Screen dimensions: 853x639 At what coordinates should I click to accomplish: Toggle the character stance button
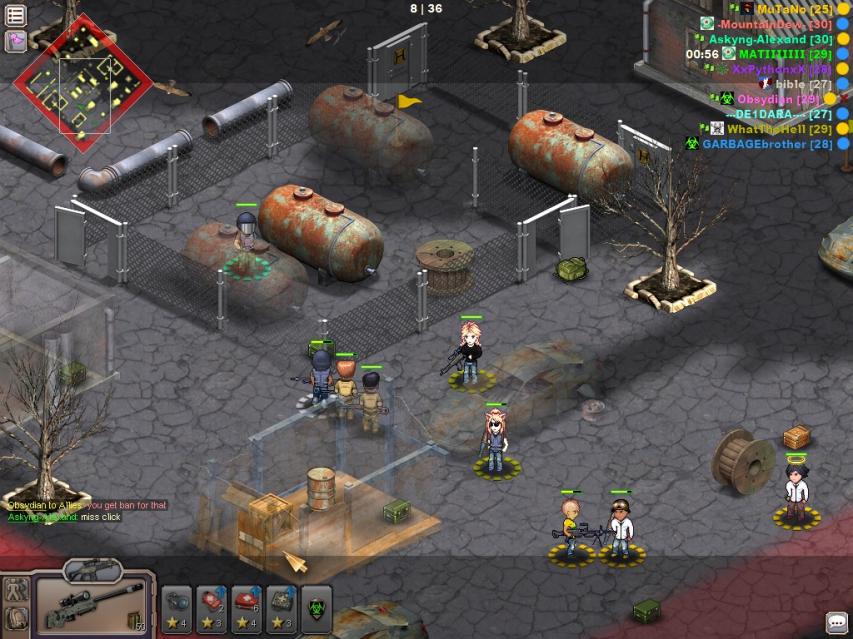click(16, 590)
